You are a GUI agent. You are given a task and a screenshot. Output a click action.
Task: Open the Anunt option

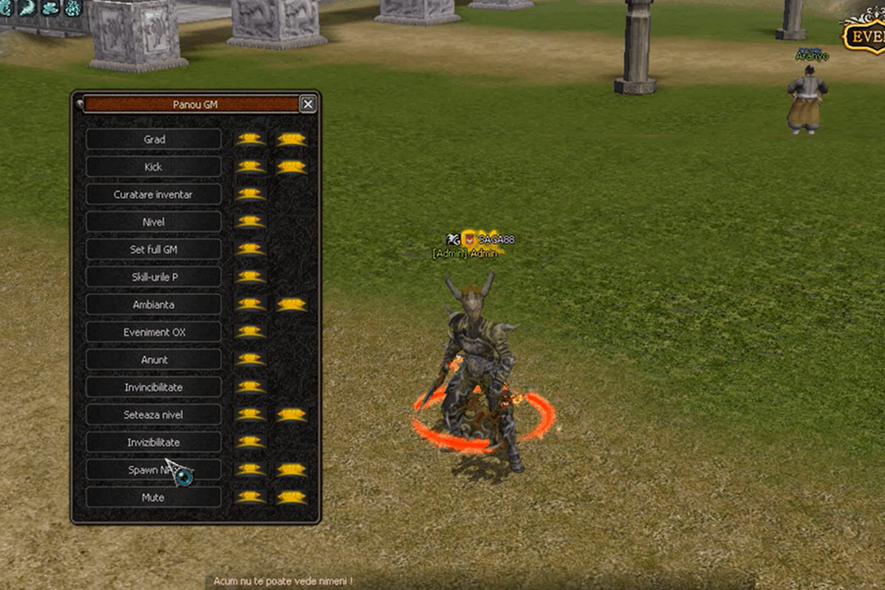154,359
